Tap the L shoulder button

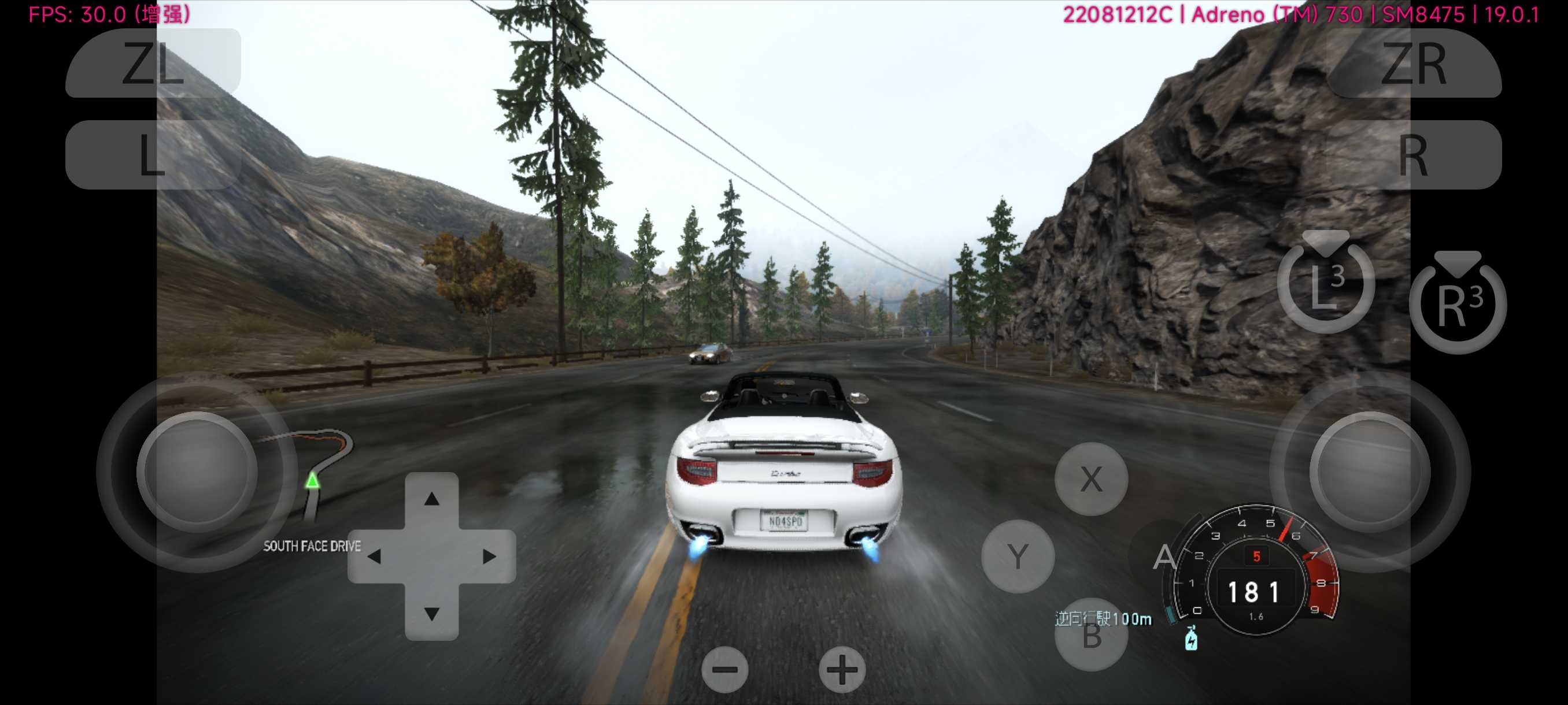[x=153, y=155]
